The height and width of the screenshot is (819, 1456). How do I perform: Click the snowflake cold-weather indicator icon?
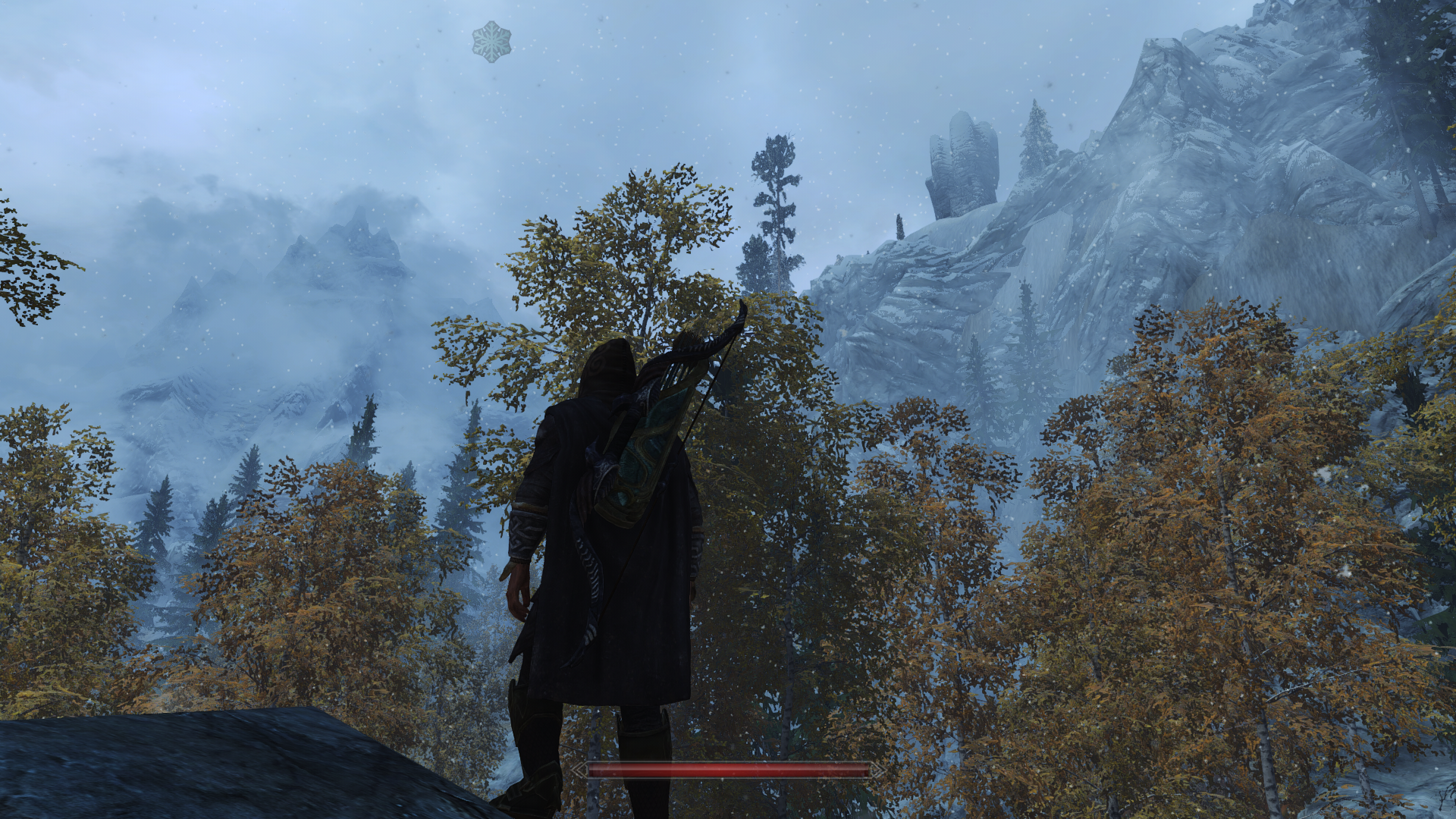[491, 41]
